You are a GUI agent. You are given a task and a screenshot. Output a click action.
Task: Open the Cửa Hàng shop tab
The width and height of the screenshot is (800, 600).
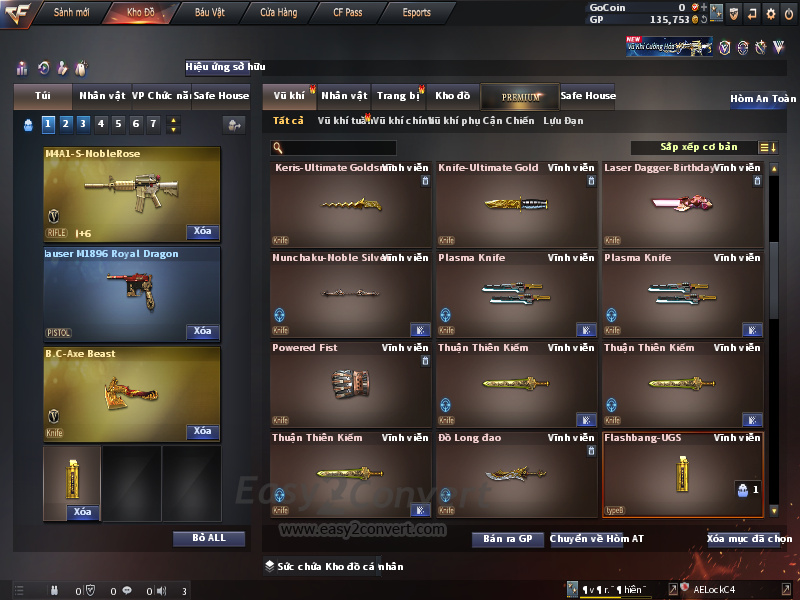click(x=278, y=13)
